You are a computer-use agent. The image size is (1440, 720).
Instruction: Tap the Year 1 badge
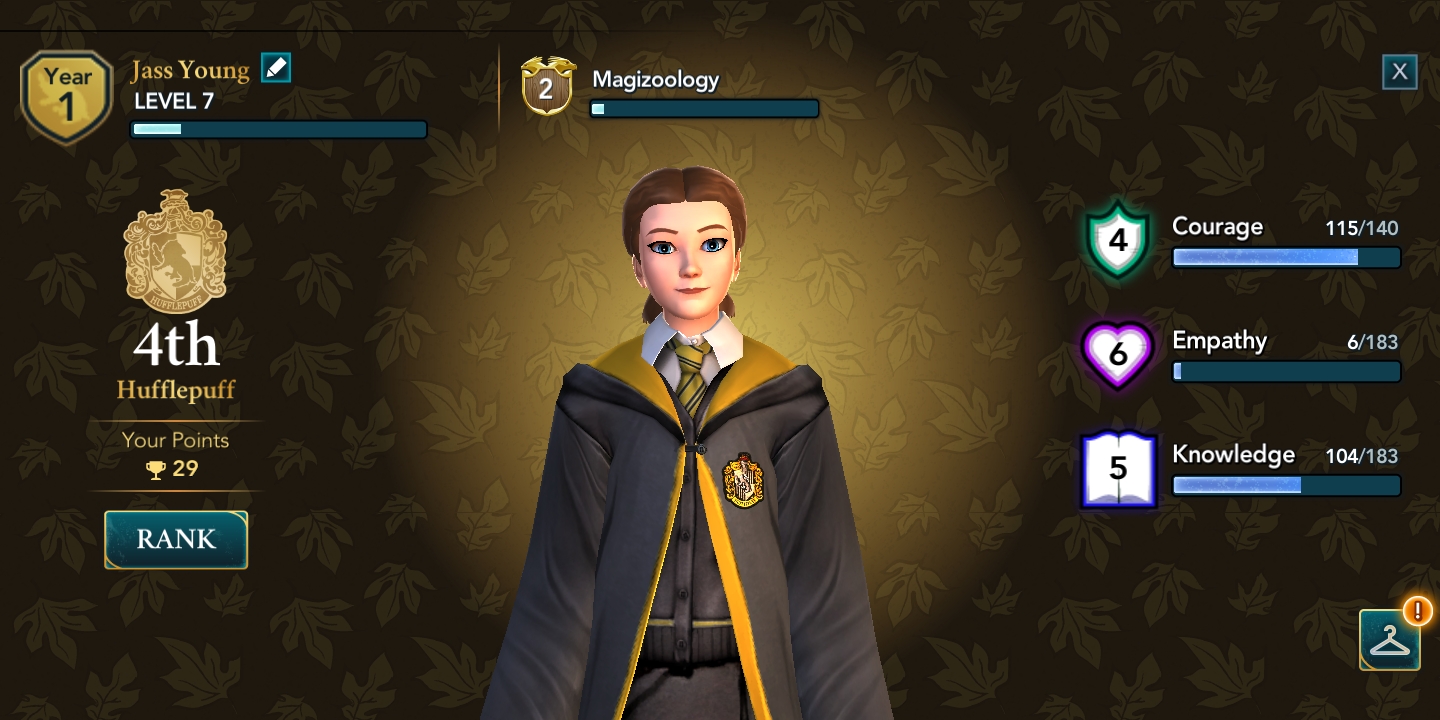[x=67, y=95]
